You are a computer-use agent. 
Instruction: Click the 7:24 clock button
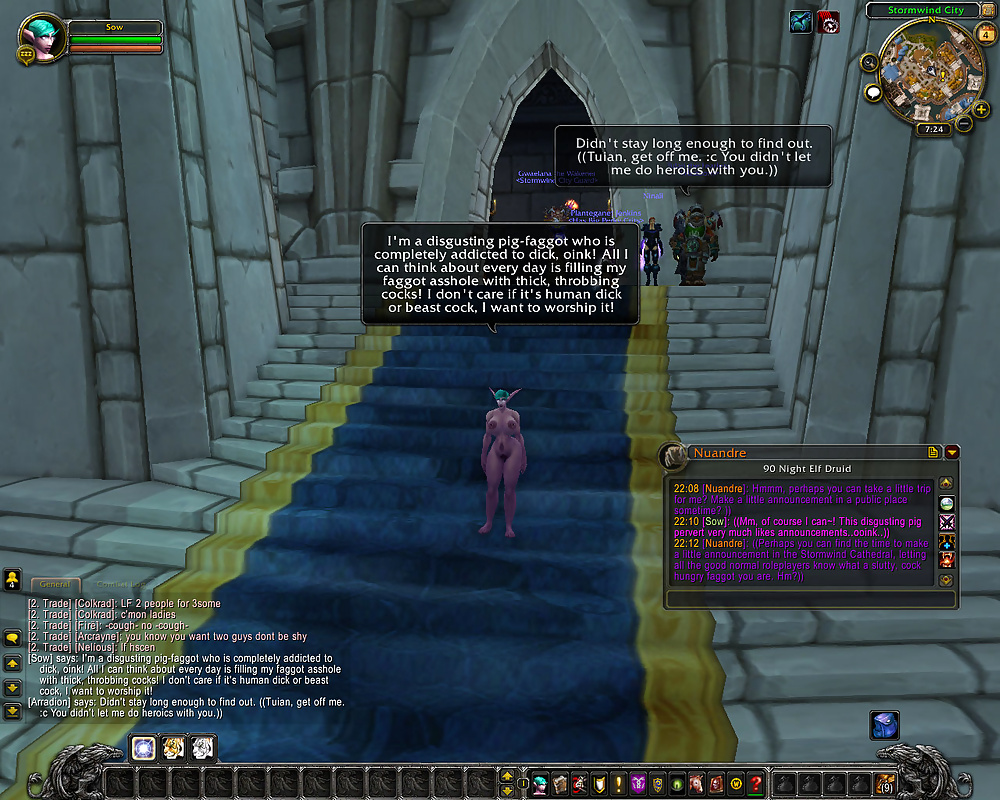pyautogui.click(x=933, y=129)
